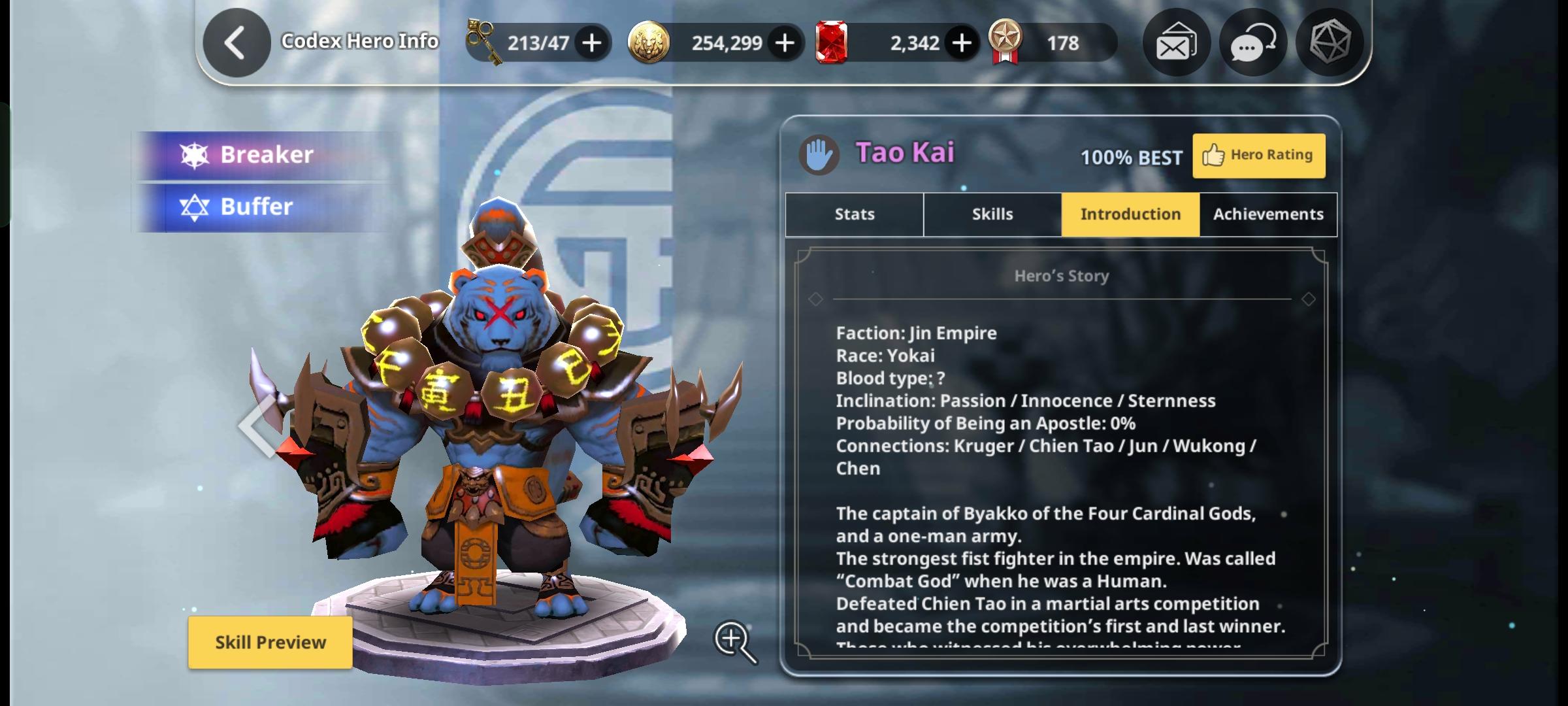
Task: Expand the key currency with its plus button
Action: (x=591, y=42)
